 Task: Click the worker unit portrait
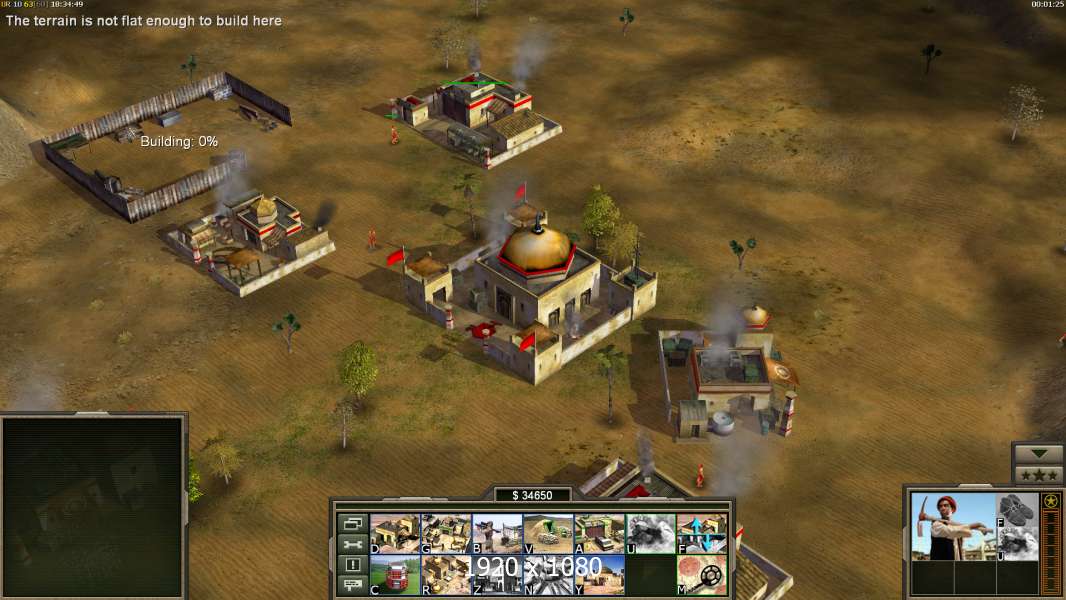[x=953, y=526]
